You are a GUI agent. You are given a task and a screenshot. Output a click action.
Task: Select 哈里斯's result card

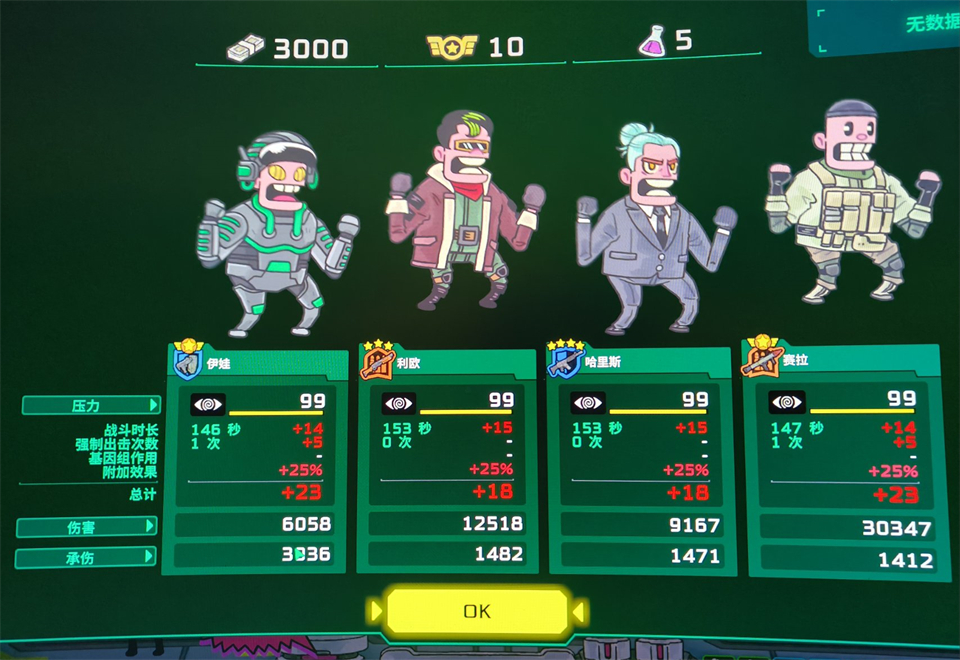coord(641,459)
